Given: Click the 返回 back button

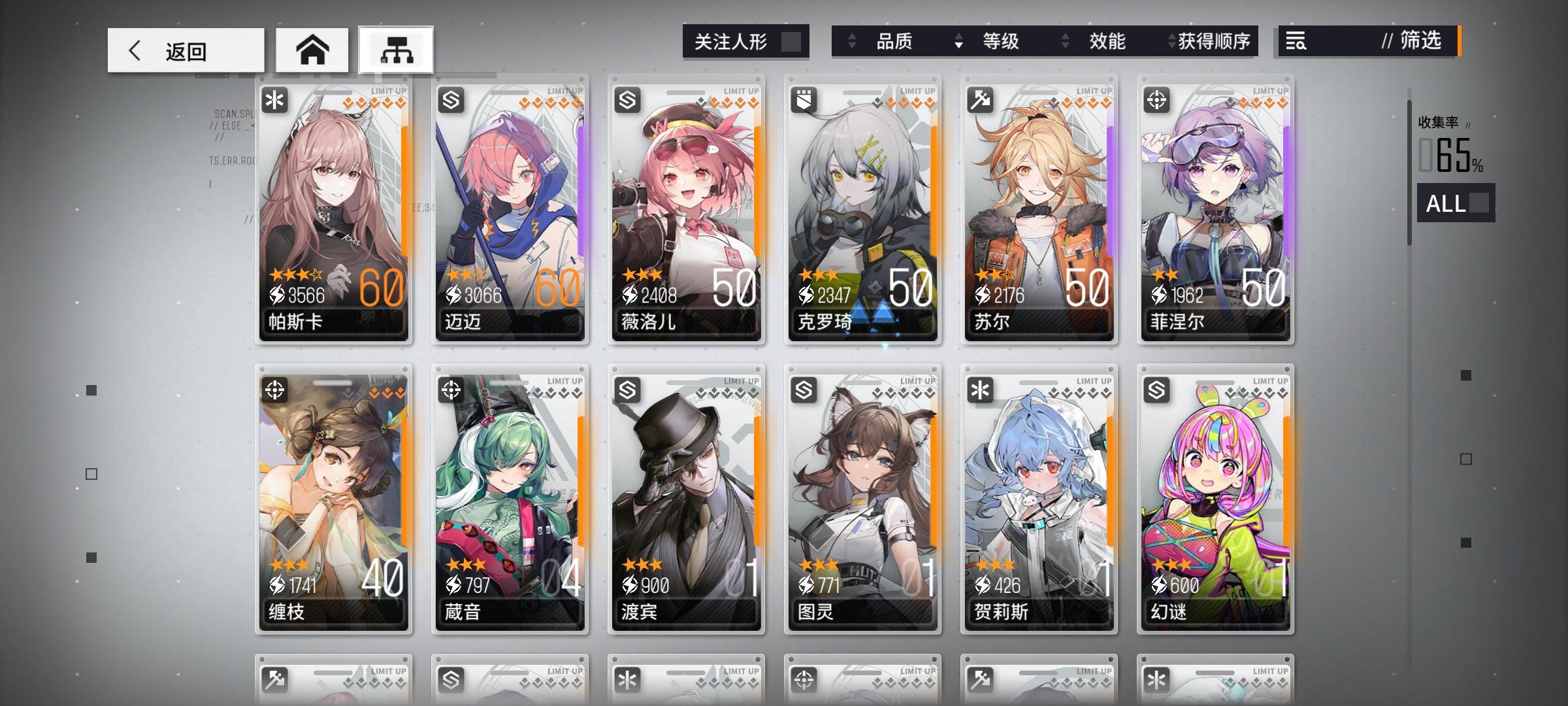Looking at the screenshot, I should (x=185, y=50).
